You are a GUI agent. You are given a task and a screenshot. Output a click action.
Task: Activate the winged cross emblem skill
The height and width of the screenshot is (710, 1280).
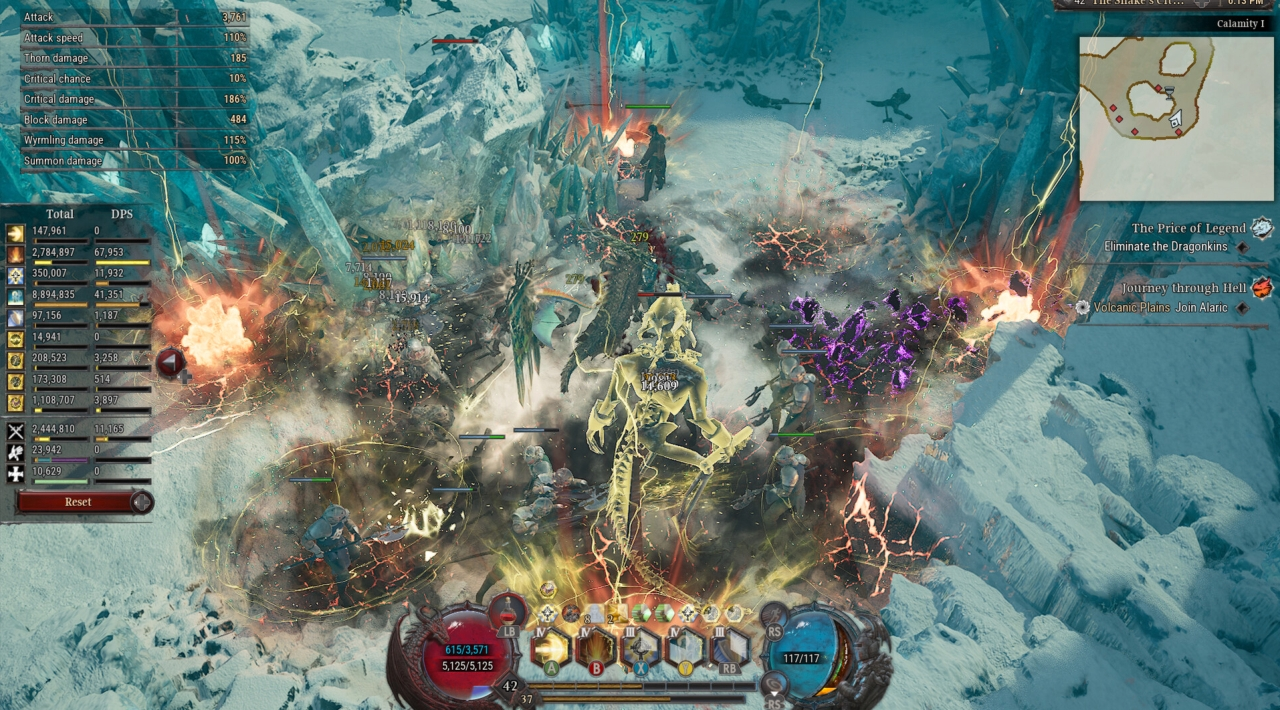pos(641,648)
